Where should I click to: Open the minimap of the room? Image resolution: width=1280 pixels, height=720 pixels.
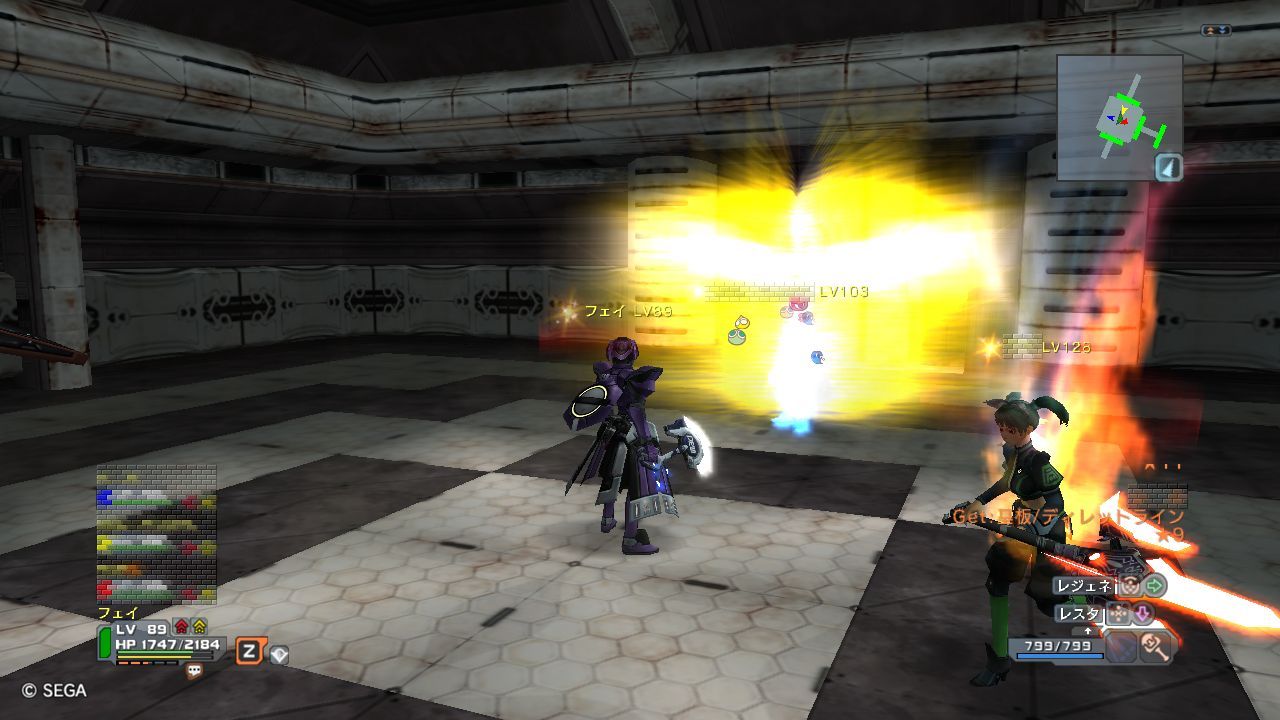click(1119, 117)
